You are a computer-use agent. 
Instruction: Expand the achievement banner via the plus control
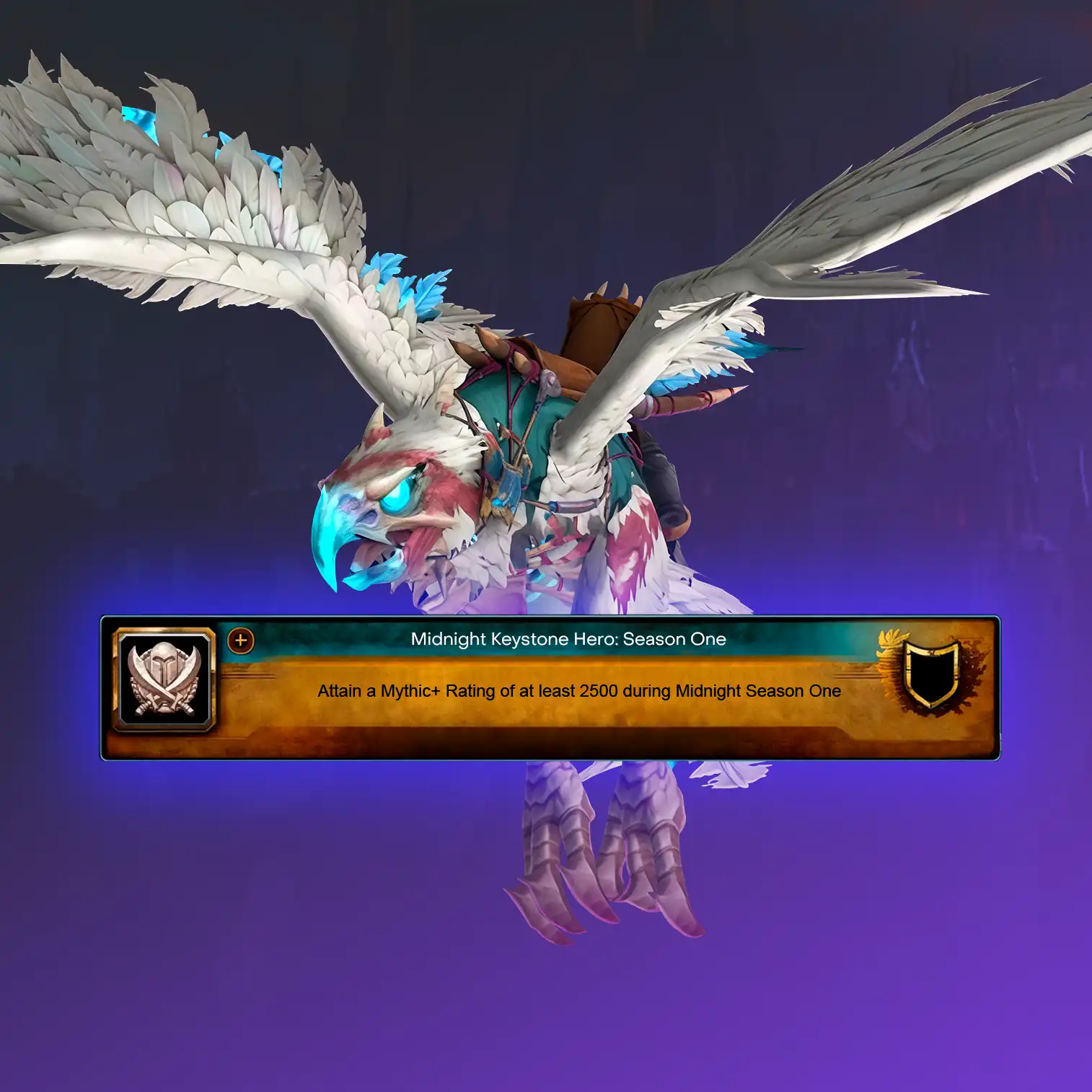pos(240,640)
